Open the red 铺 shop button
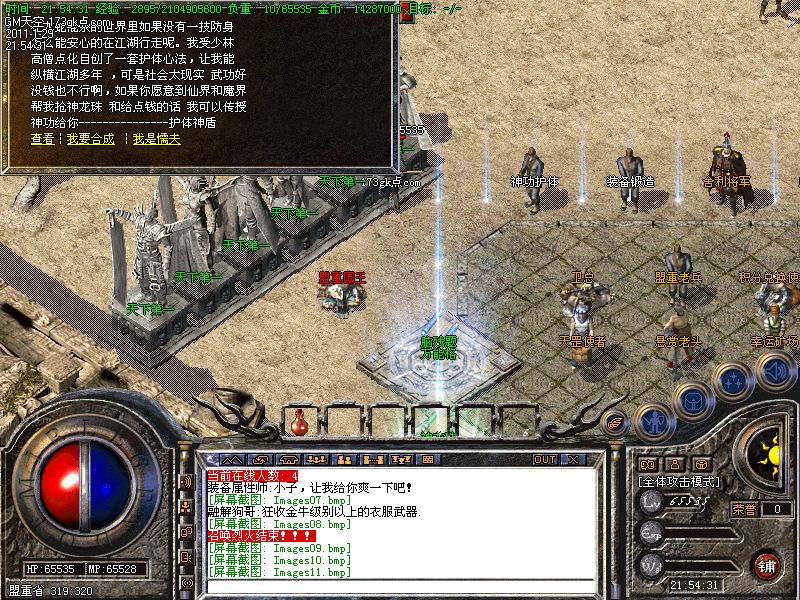This screenshot has width=800, height=600. coord(766,565)
